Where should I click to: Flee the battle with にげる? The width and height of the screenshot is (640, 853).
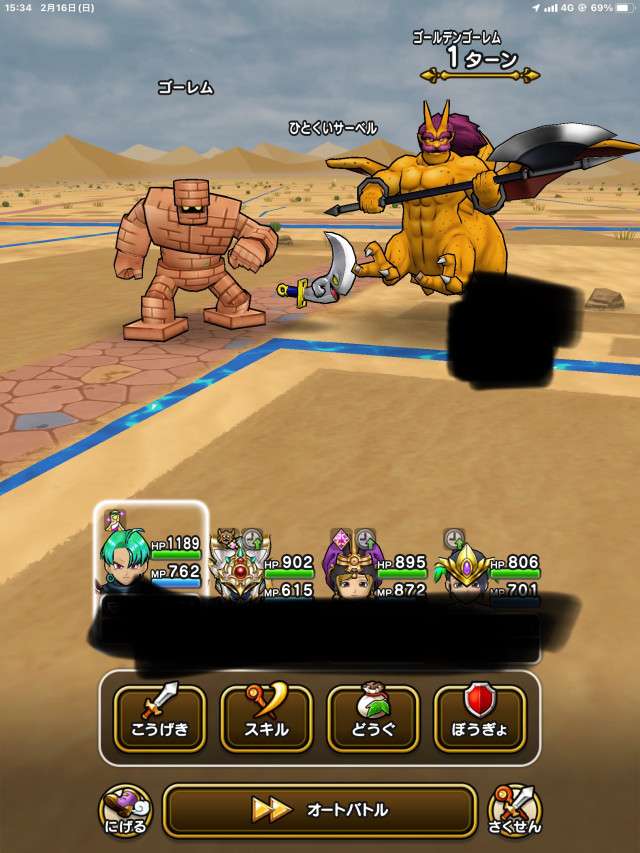[125, 810]
